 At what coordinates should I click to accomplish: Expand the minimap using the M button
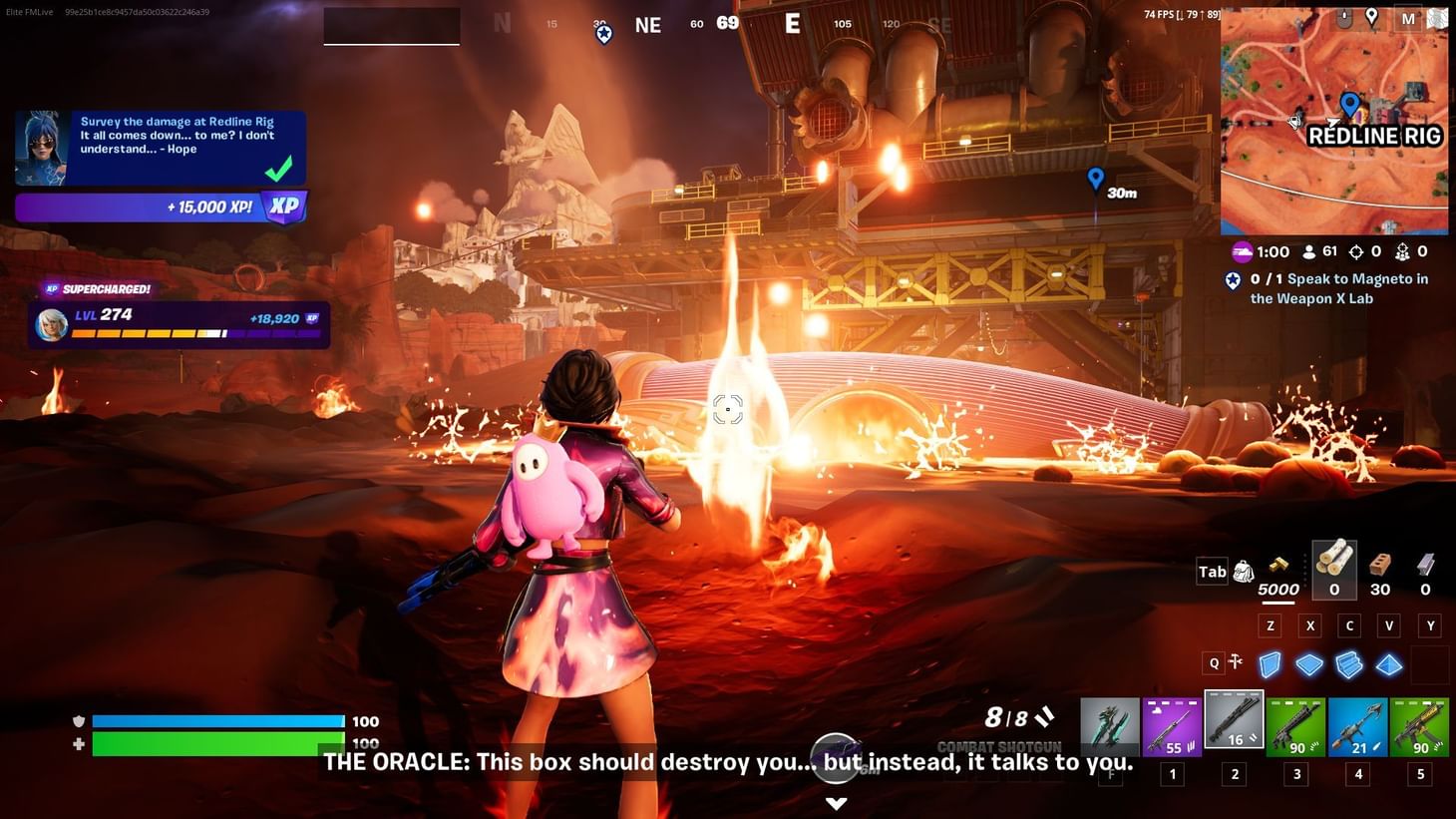tap(1408, 19)
